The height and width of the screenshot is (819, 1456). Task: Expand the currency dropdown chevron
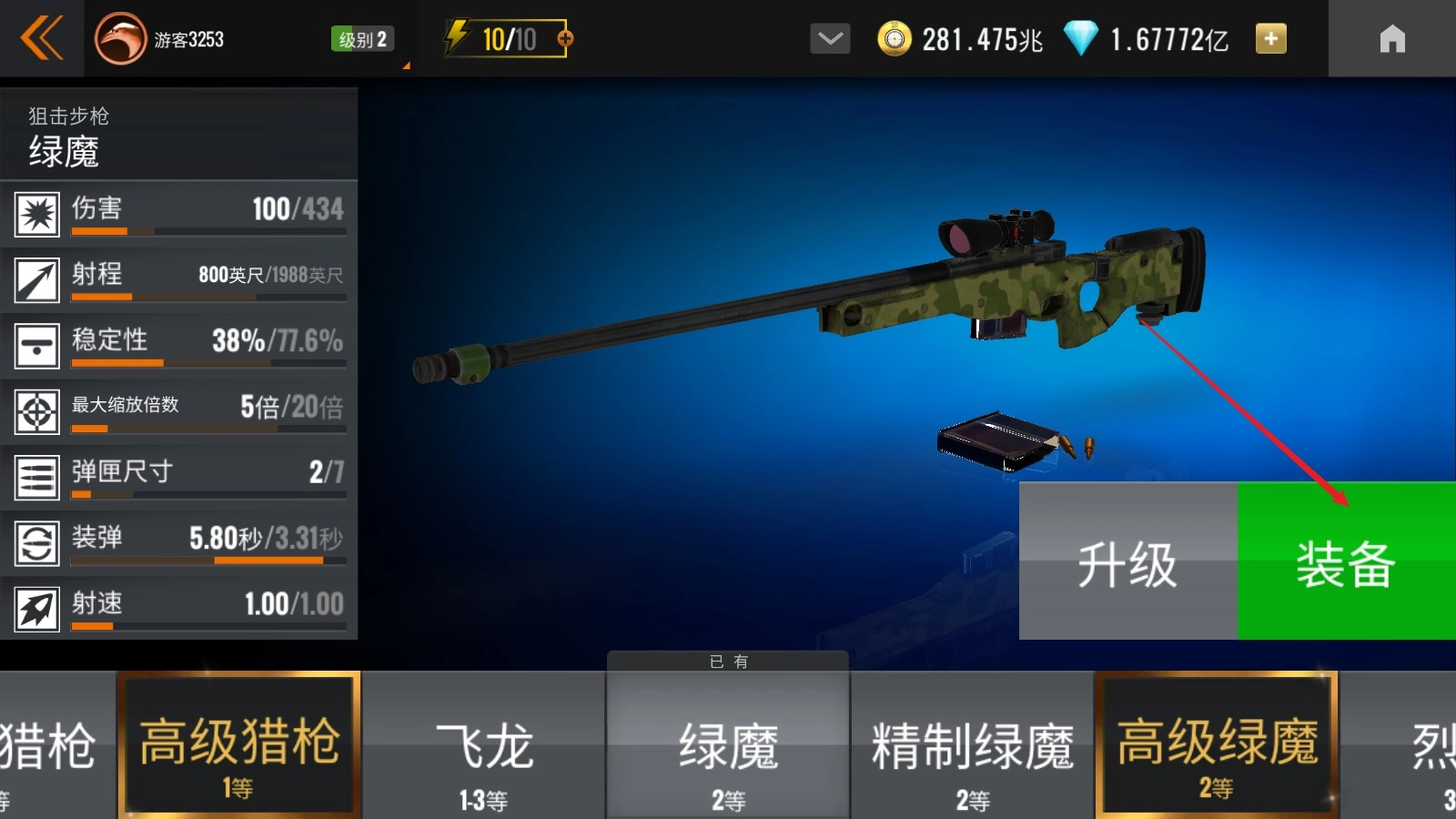pyautogui.click(x=829, y=39)
